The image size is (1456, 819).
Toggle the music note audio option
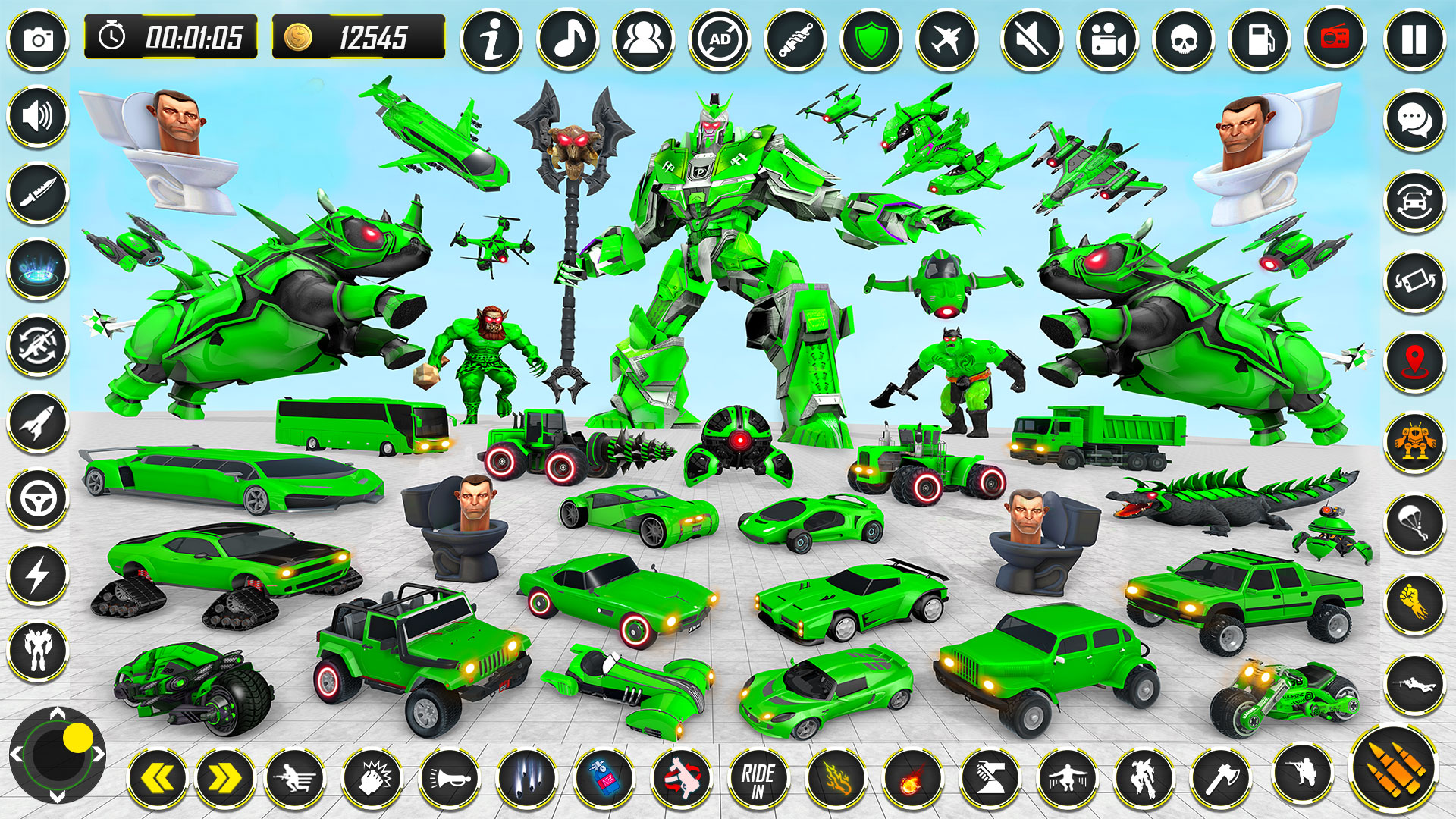coord(566,42)
